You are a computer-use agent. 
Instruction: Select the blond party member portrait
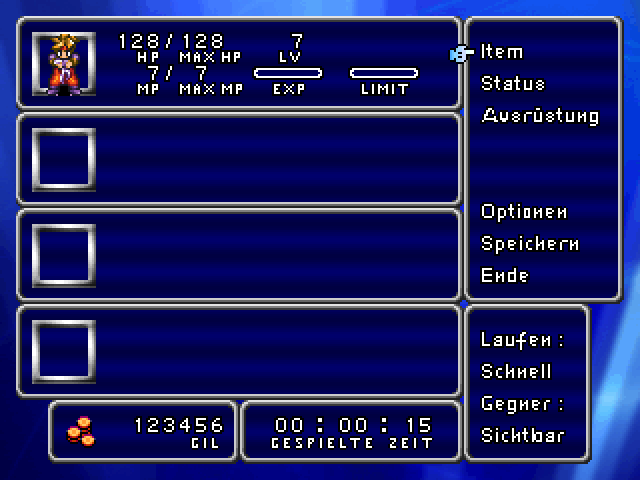click(x=64, y=65)
